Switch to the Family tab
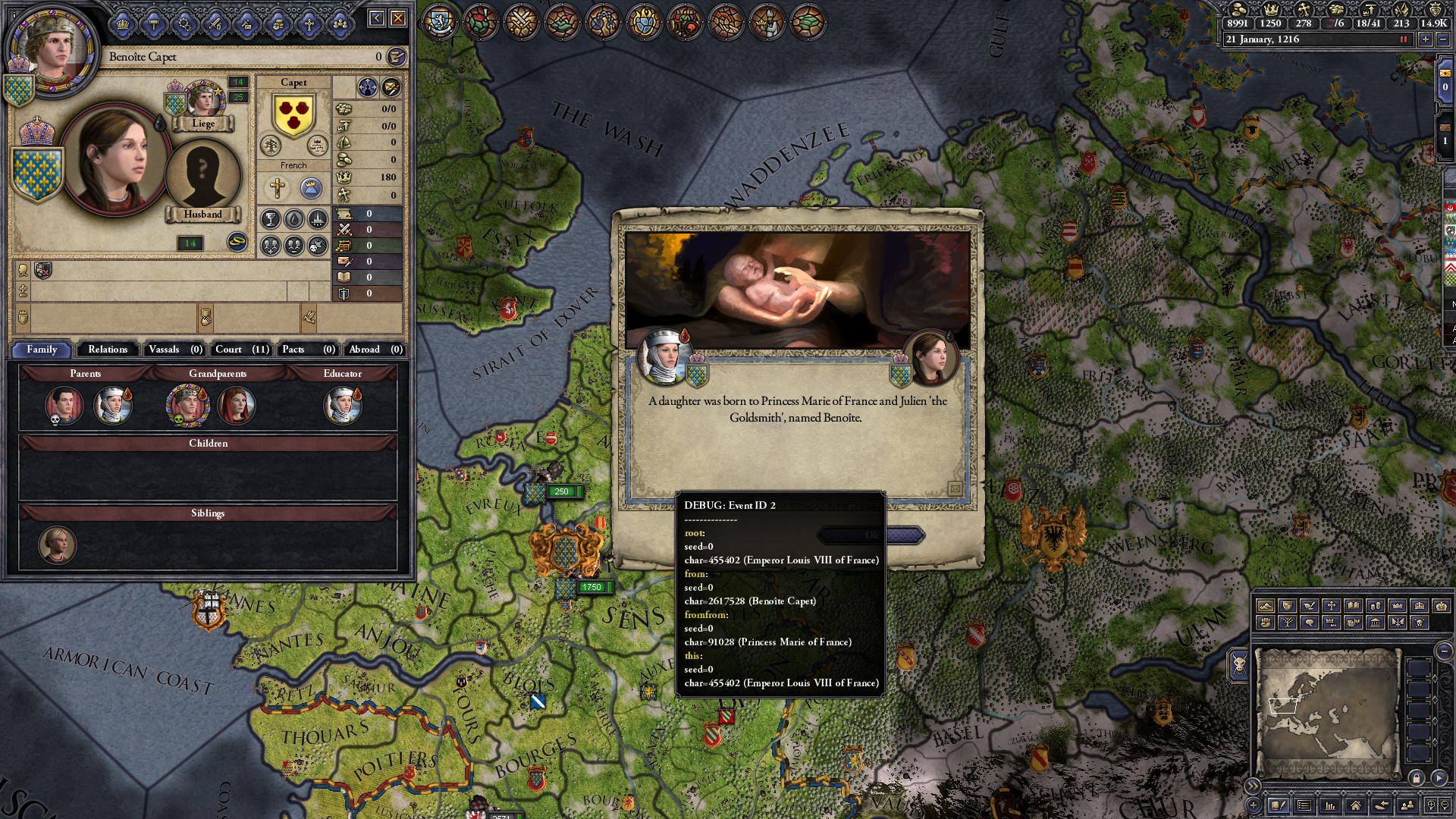Image resolution: width=1456 pixels, height=819 pixels. [42, 350]
